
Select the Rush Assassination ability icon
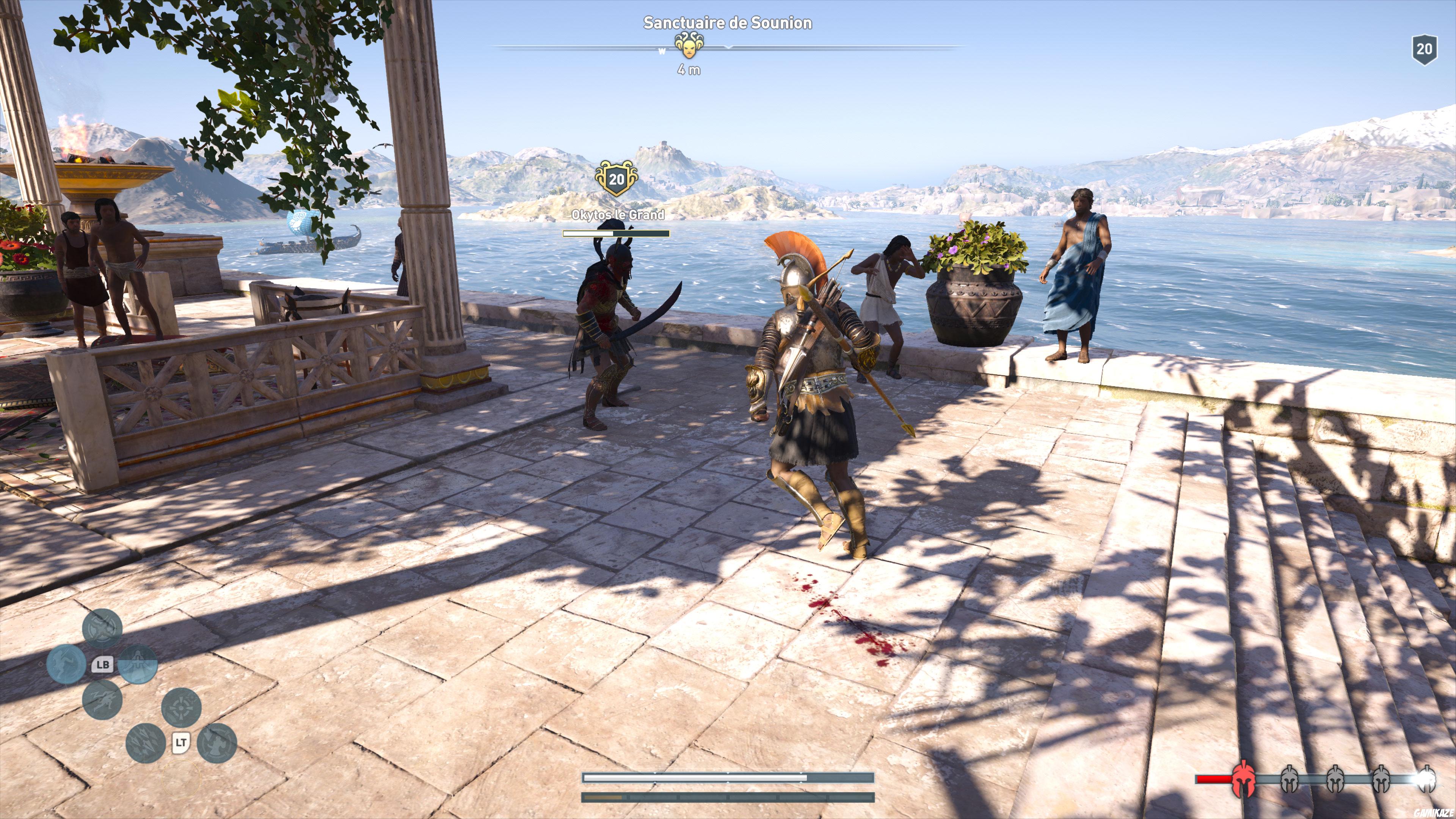[103, 701]
